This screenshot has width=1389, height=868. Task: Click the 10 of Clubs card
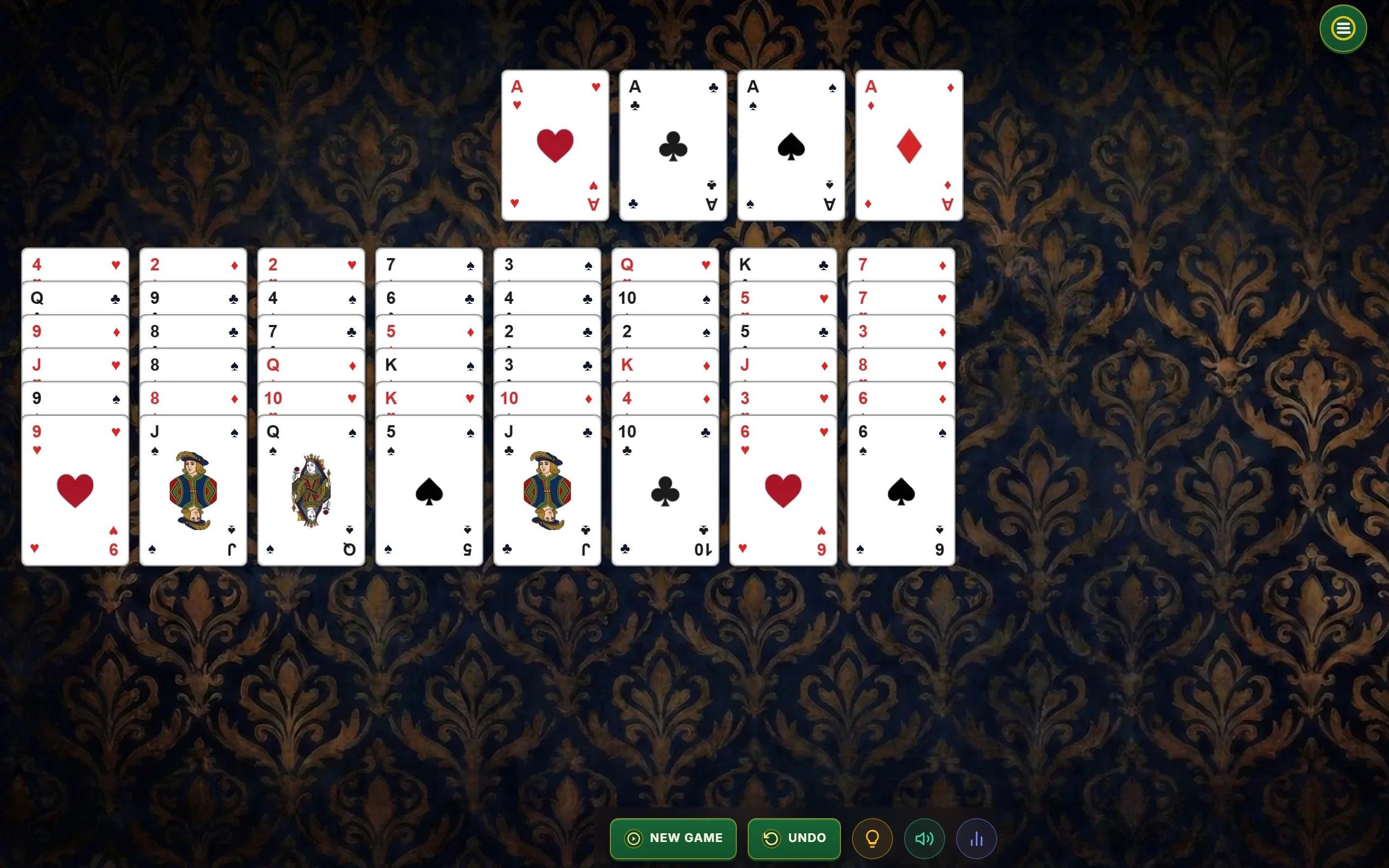(x=664, y=491)
